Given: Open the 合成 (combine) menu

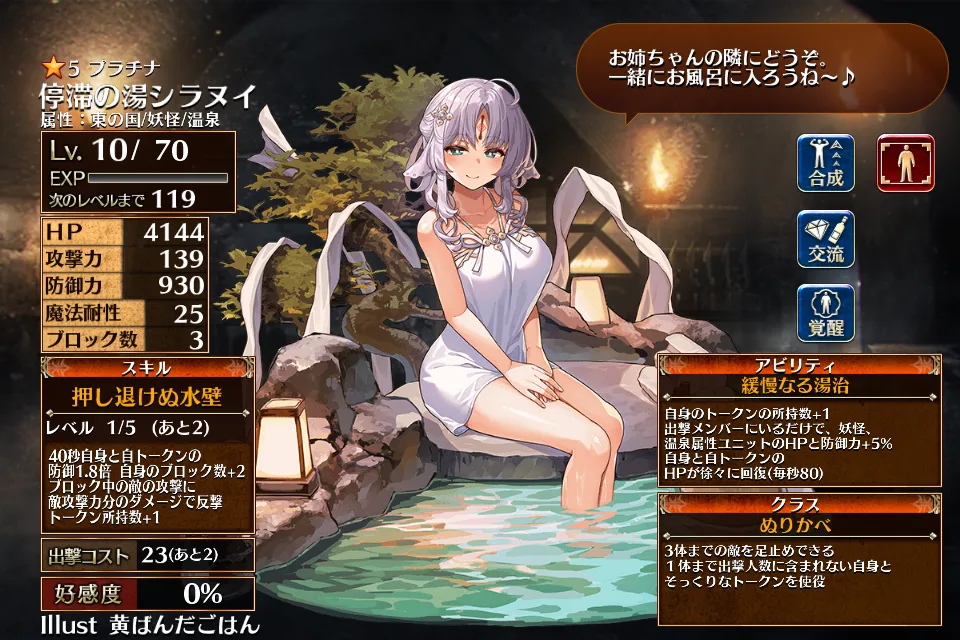Looking at the screenshot, I should tap(826, 163).
